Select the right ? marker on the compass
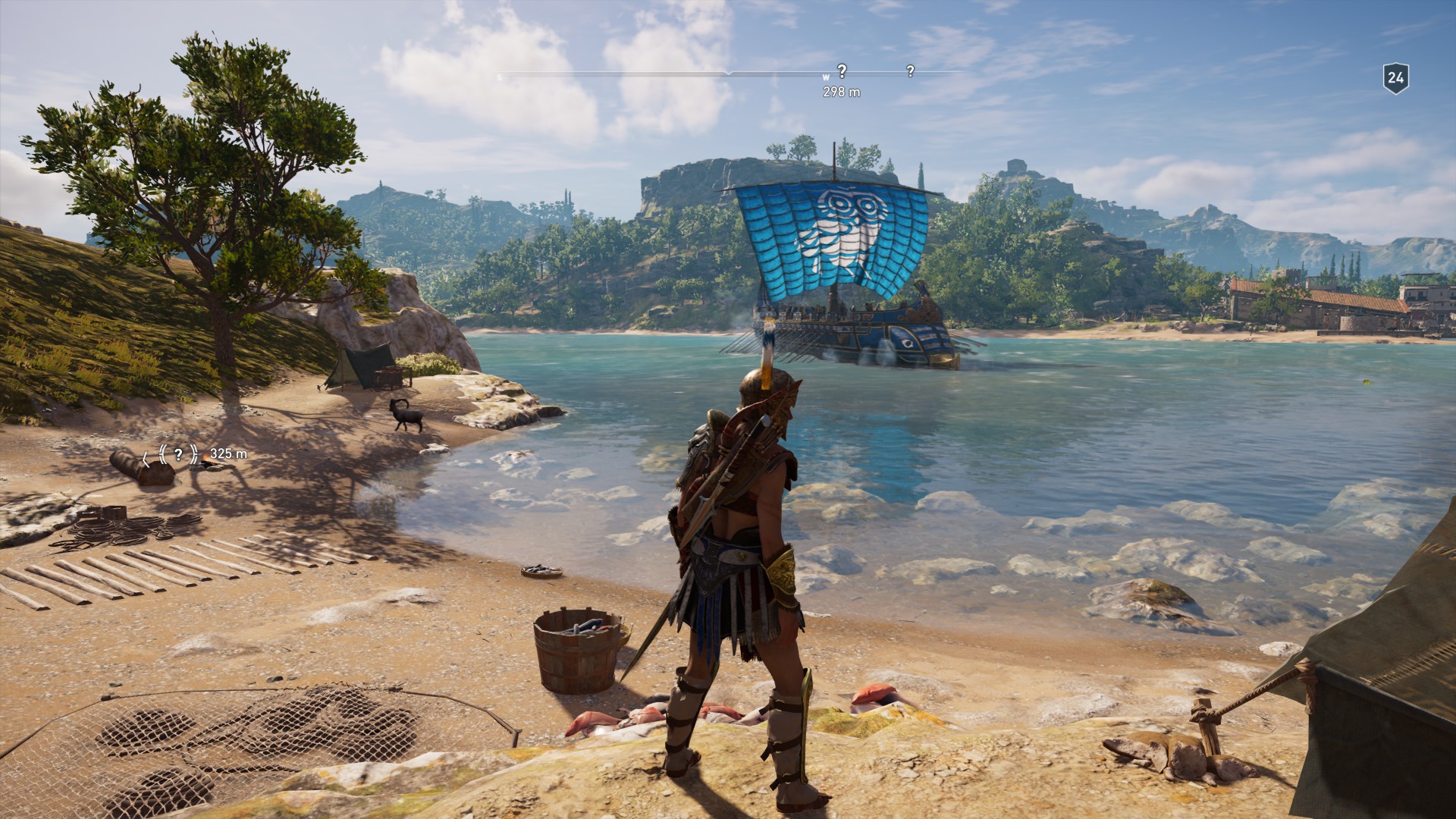The image size is (1456, 819). [x=908, y=70]
